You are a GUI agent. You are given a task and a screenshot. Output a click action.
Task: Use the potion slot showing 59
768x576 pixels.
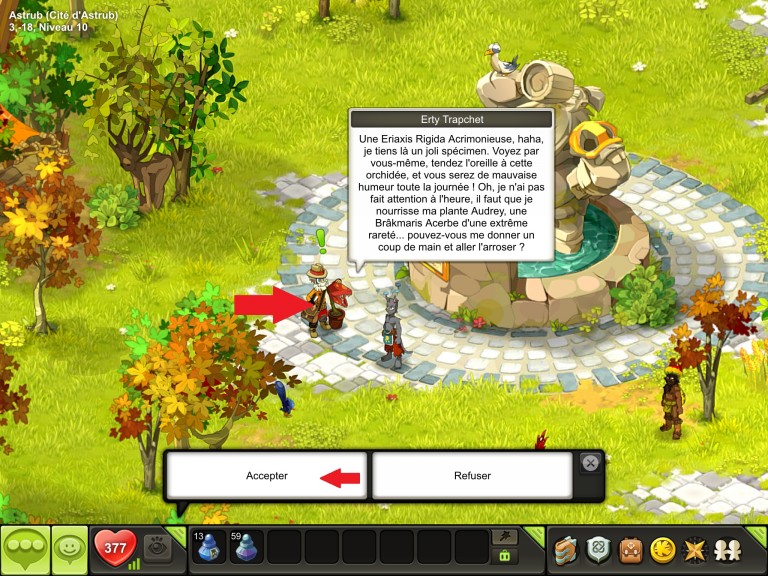(x=248, y=549)
